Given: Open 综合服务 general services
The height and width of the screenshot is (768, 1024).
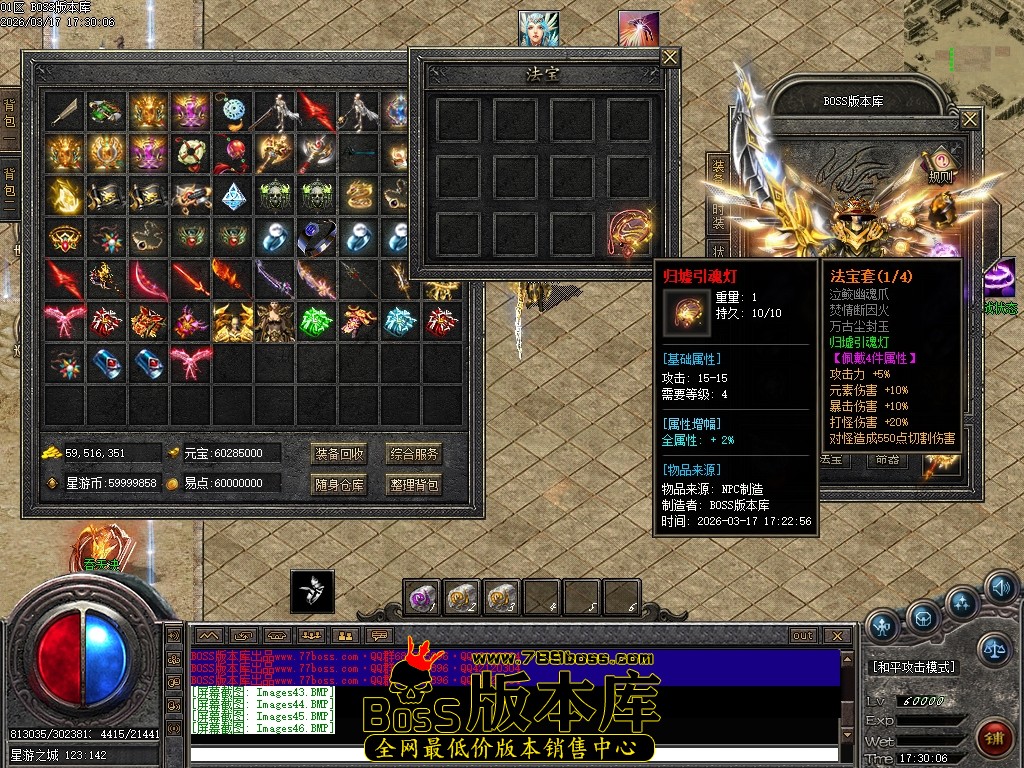Looking at the screenshot, I should (x=415, y=454).
